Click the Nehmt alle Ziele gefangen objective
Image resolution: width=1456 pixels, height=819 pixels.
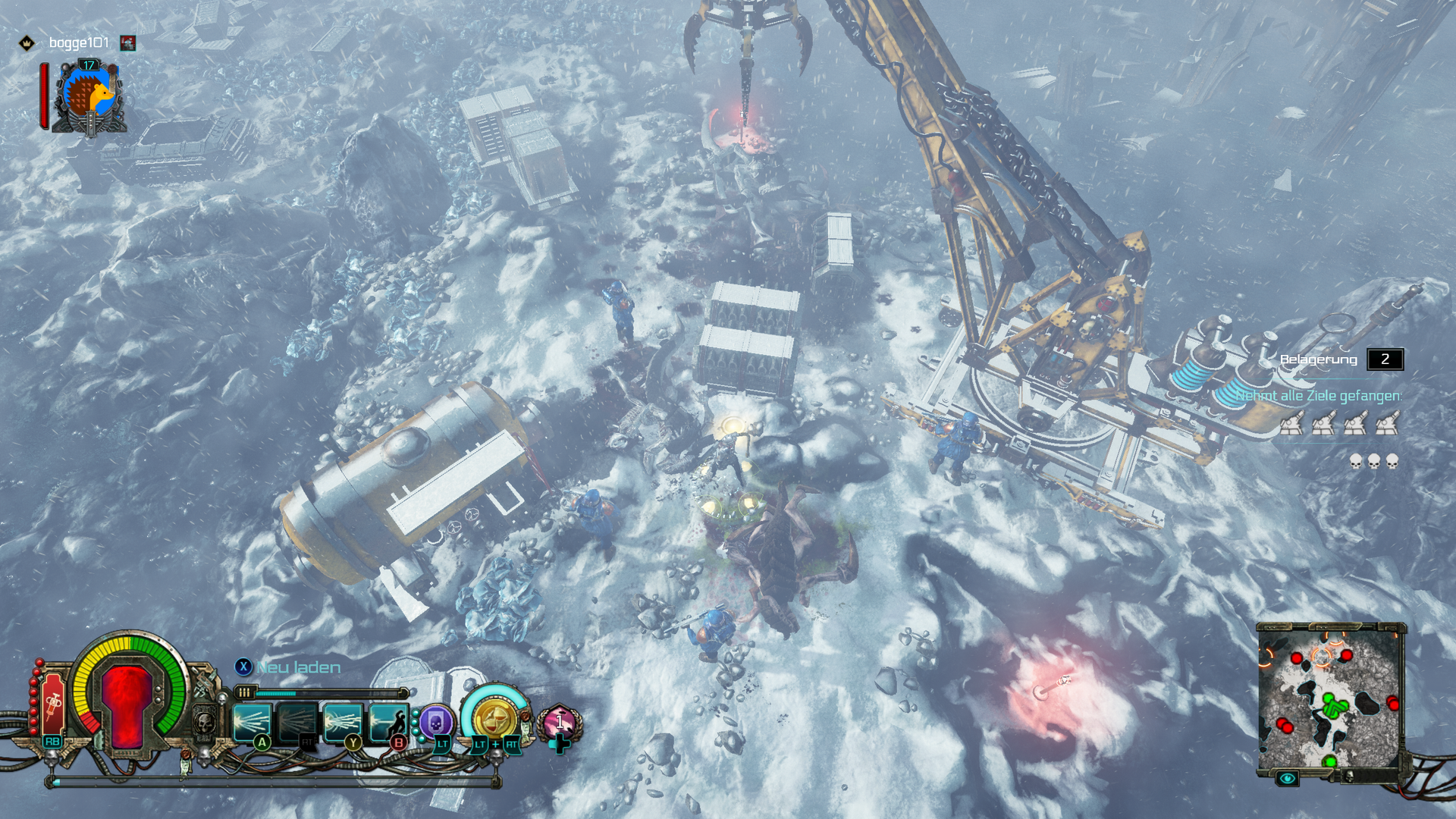click(x=1318, y=396)
